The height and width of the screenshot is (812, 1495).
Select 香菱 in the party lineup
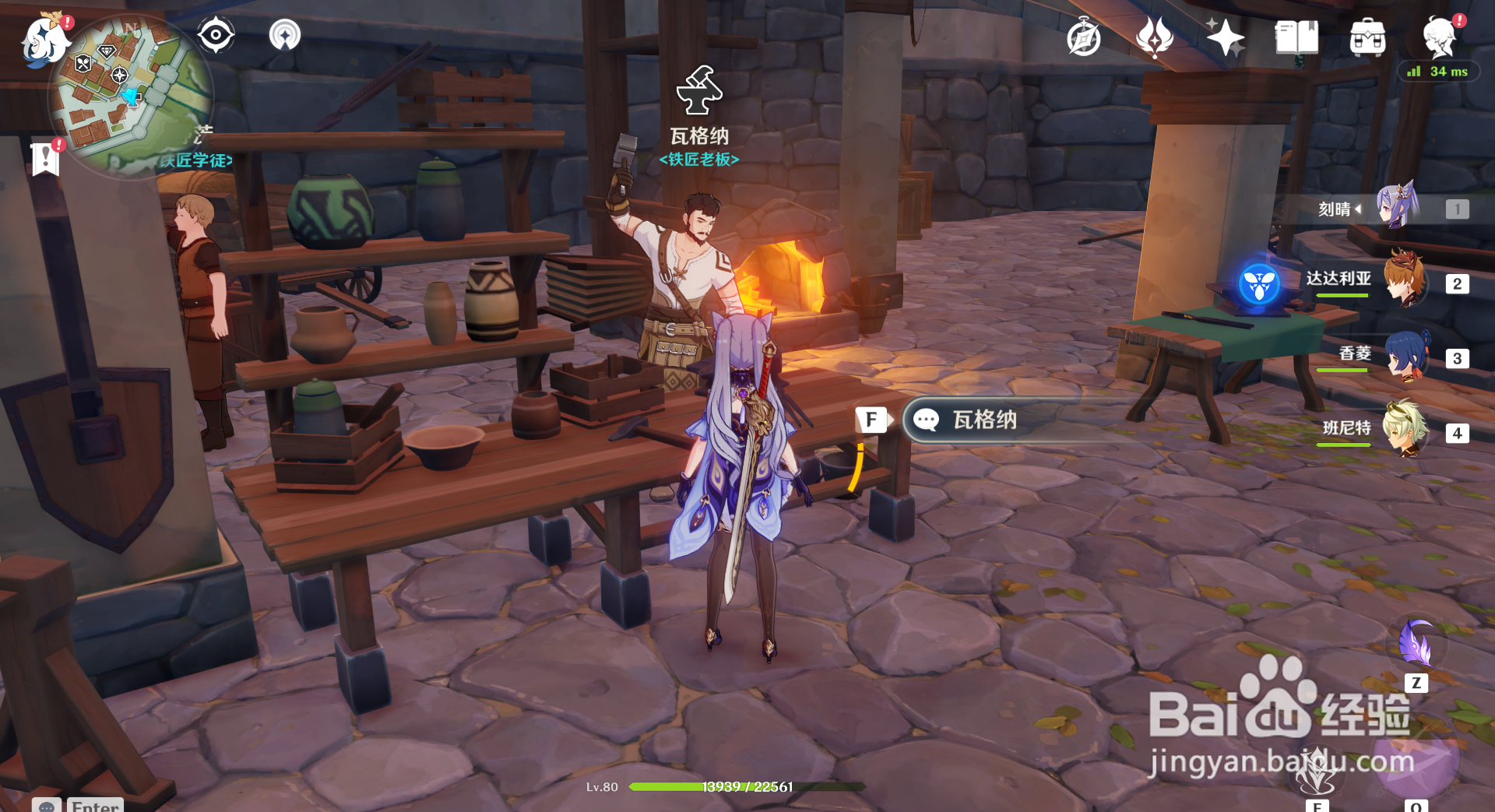click(1405, 358)
